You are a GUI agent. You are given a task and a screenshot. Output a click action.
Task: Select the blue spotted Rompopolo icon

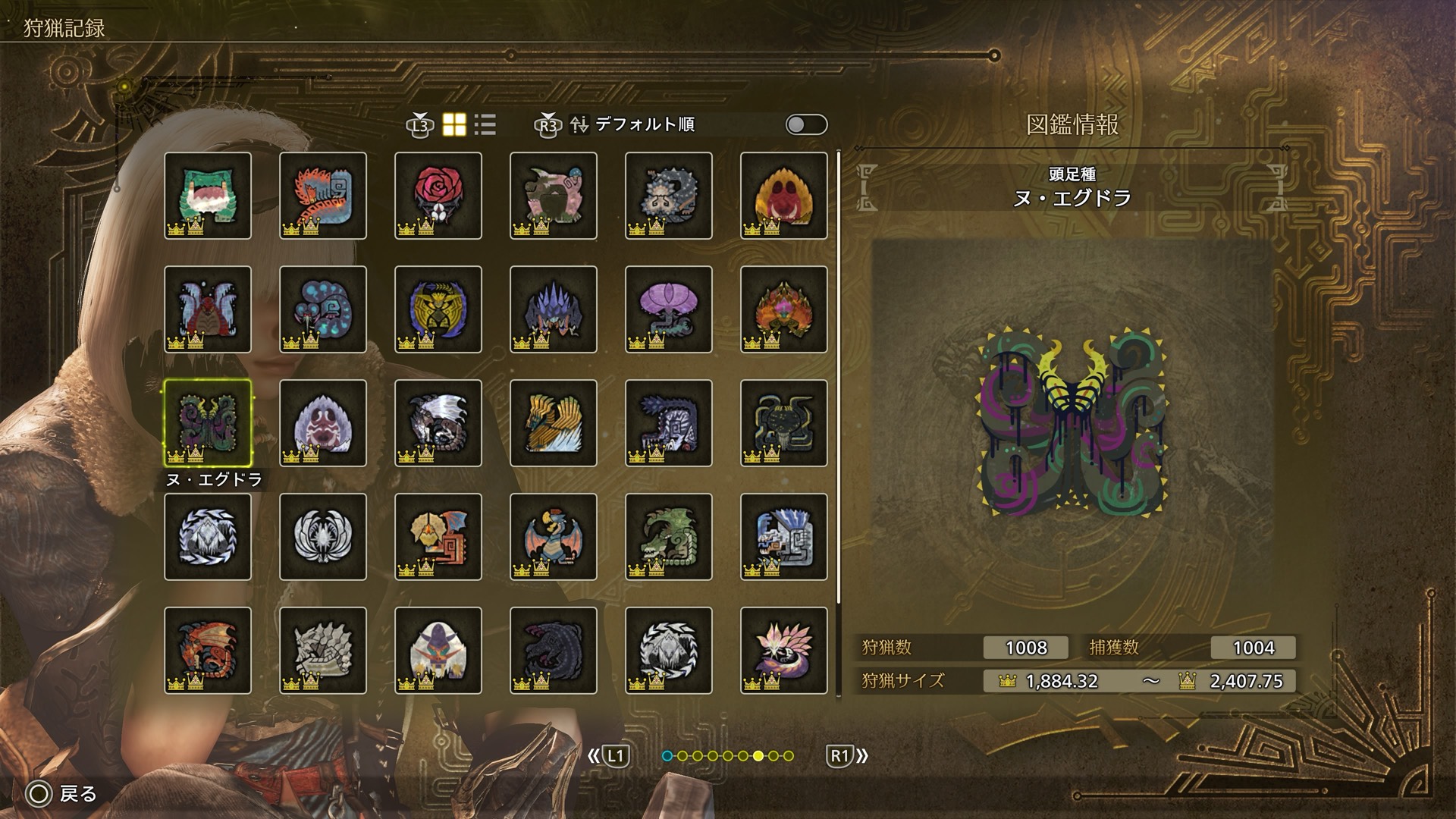[323, 309]
